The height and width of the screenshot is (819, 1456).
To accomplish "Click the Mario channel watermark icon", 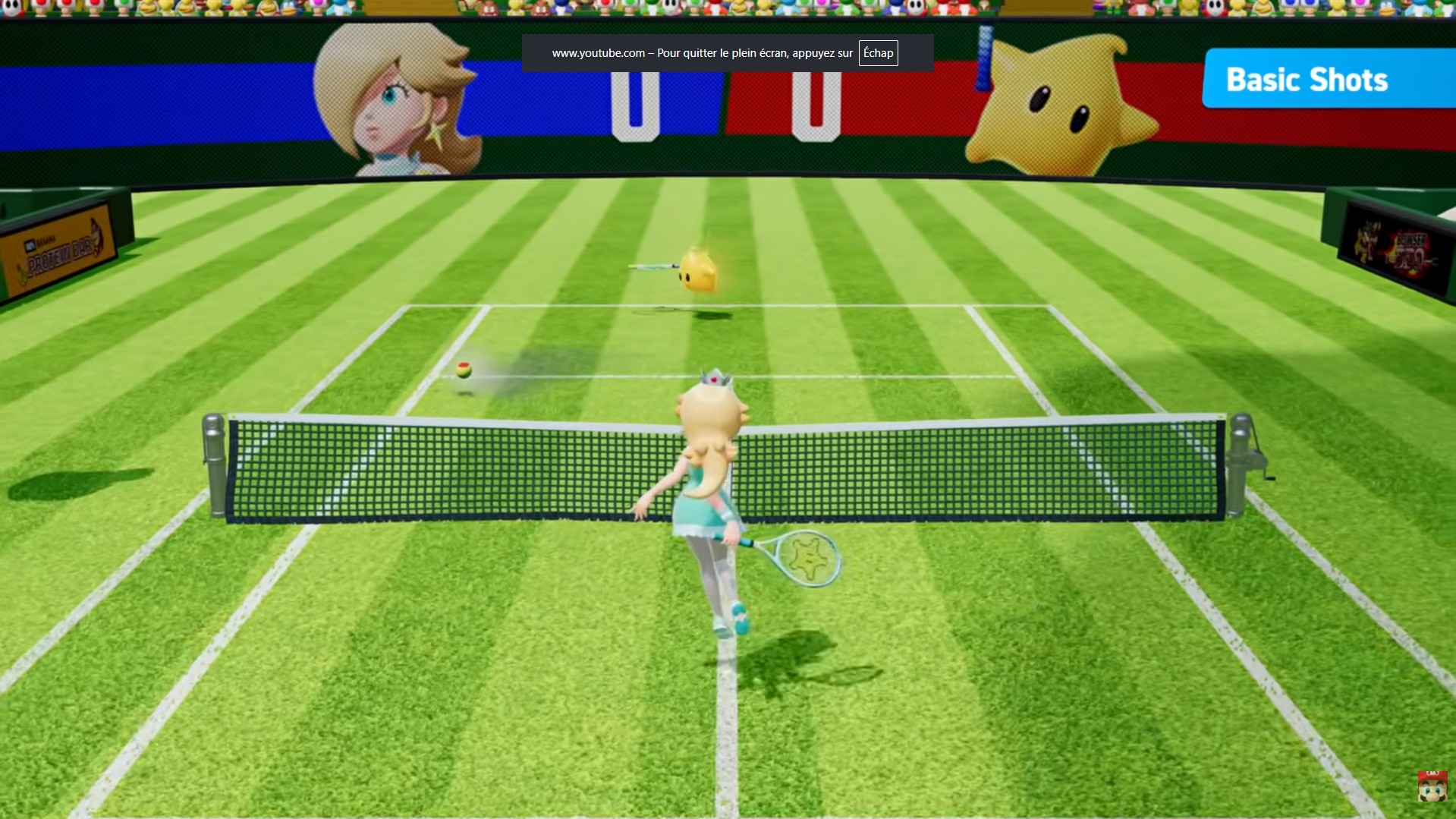I will (1432, 786).
